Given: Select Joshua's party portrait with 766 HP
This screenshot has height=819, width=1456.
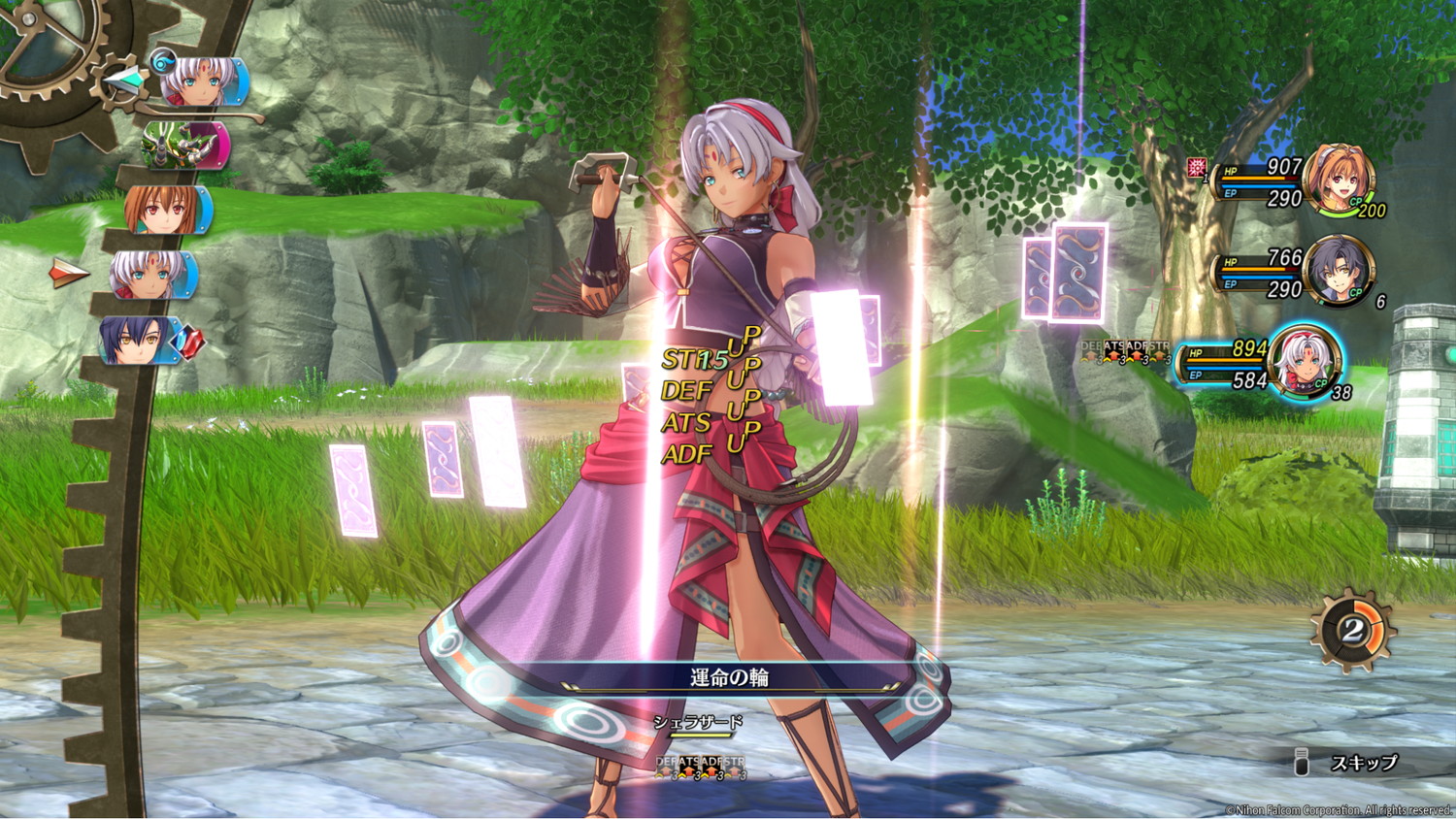Looking at the screenshot, I should coord(1338,270).
